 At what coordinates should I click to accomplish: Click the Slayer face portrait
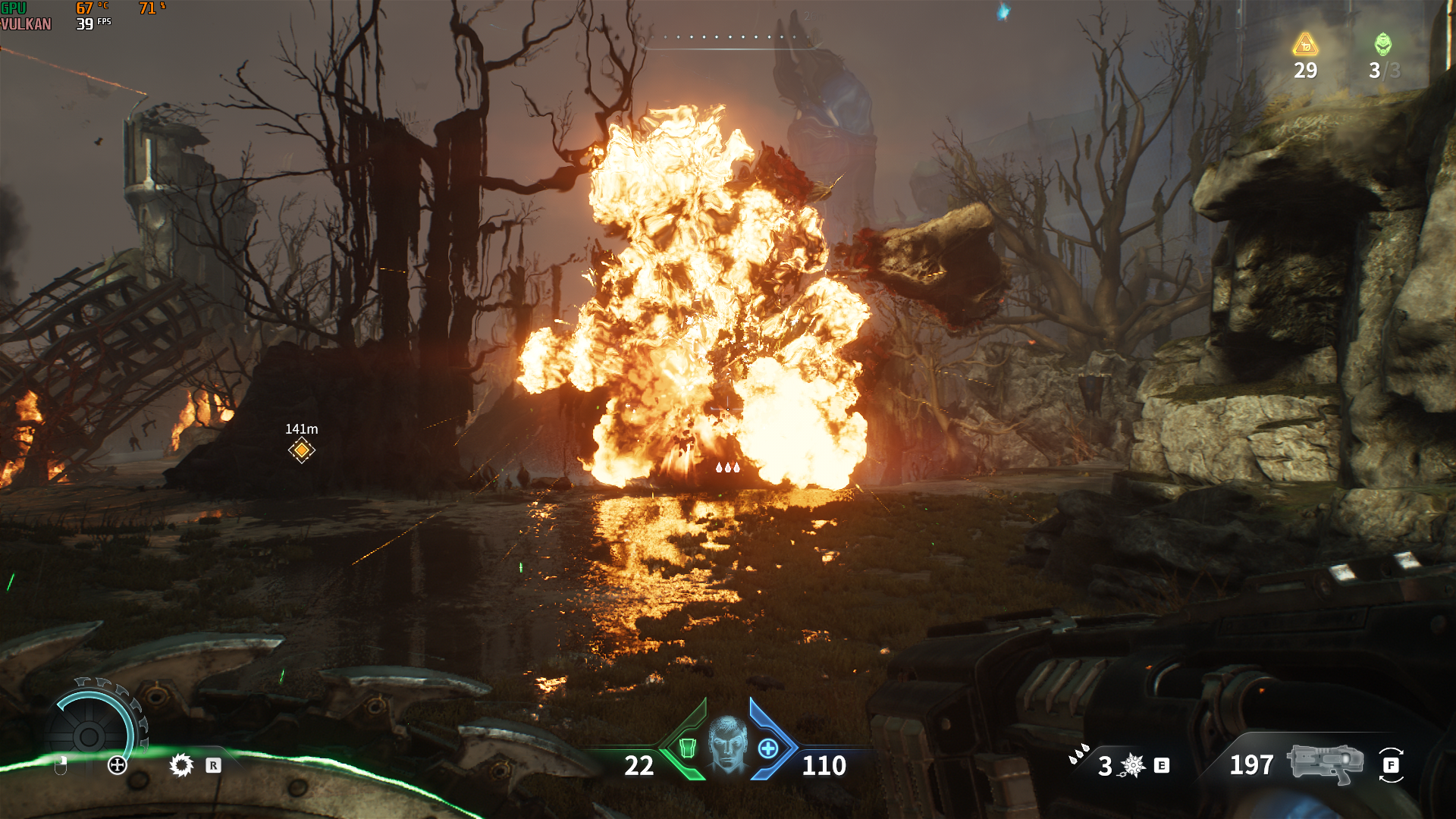point(728,745)
